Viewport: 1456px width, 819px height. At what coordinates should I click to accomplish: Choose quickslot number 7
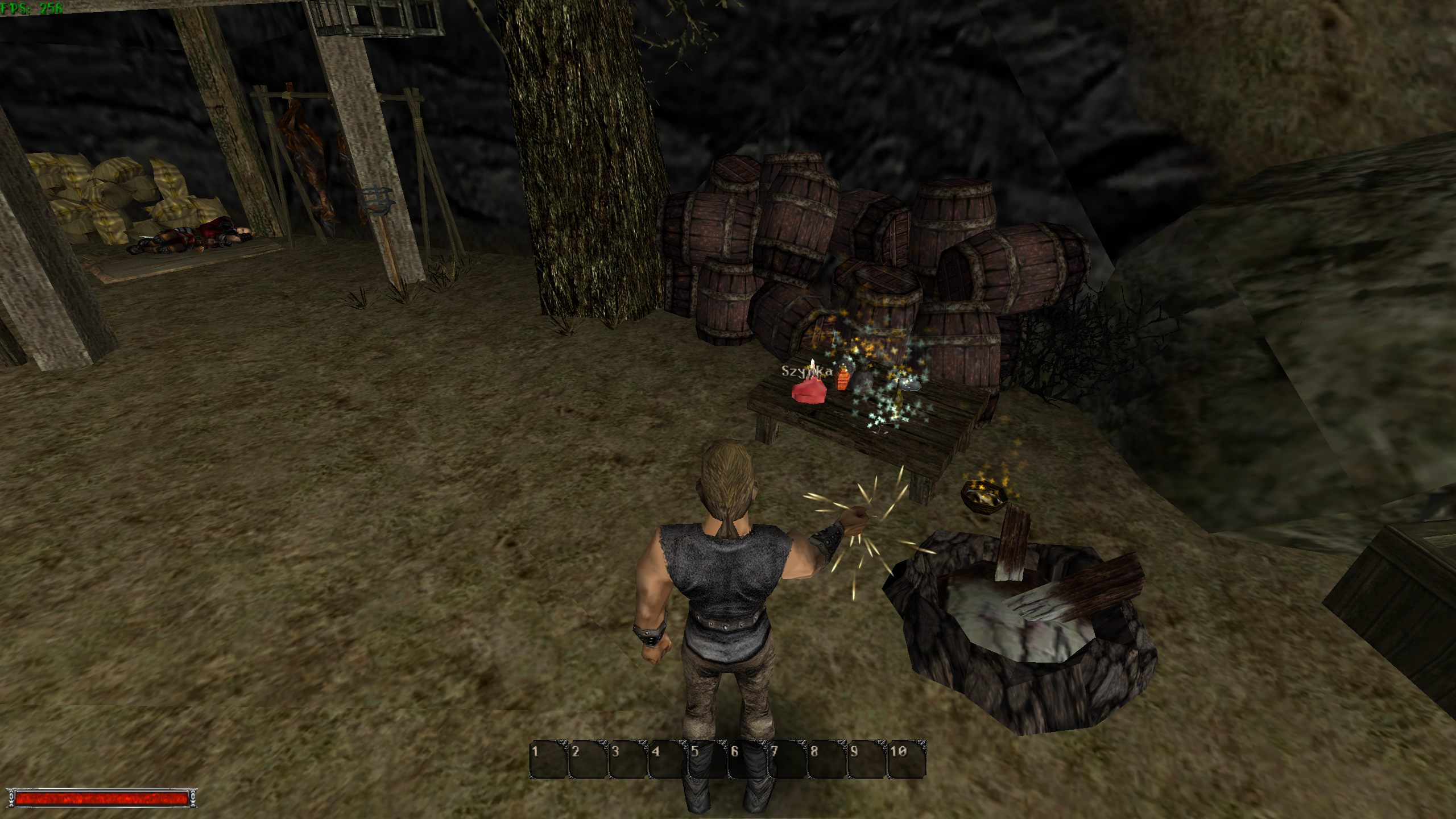(788, 759)
